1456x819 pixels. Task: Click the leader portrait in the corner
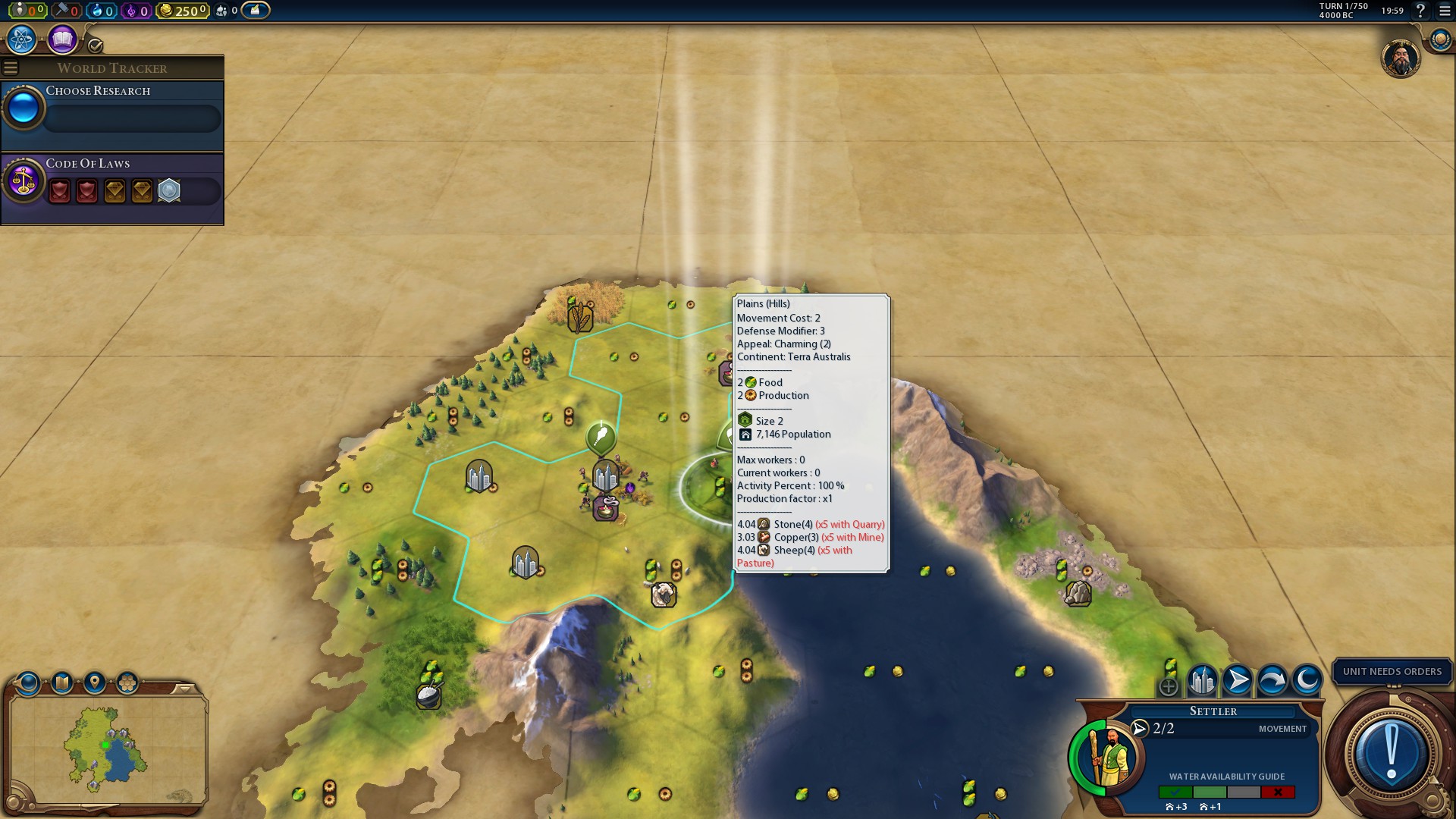[x=1400, y=58]
